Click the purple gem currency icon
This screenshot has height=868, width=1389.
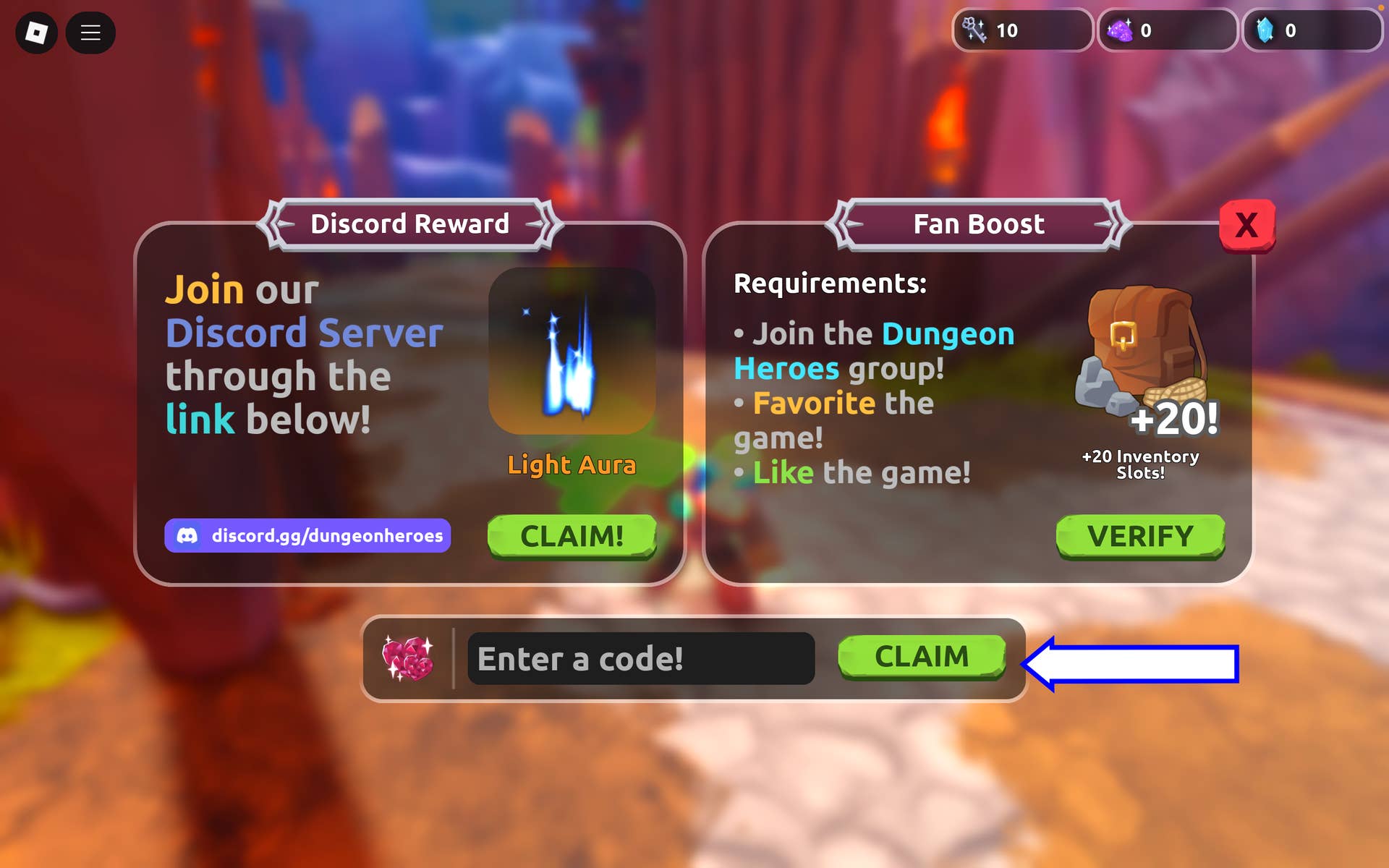(1121, 30)
